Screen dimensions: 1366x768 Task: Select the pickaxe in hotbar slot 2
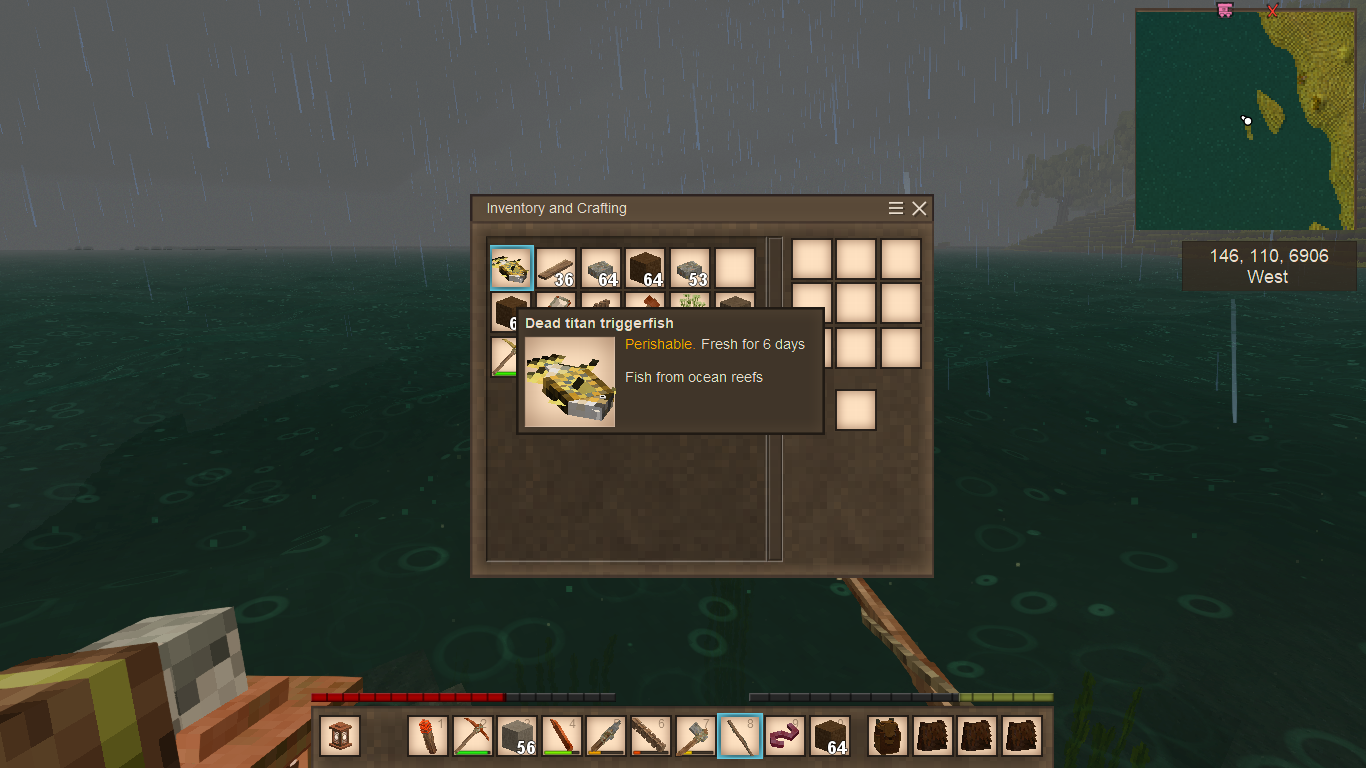[472, 736]
